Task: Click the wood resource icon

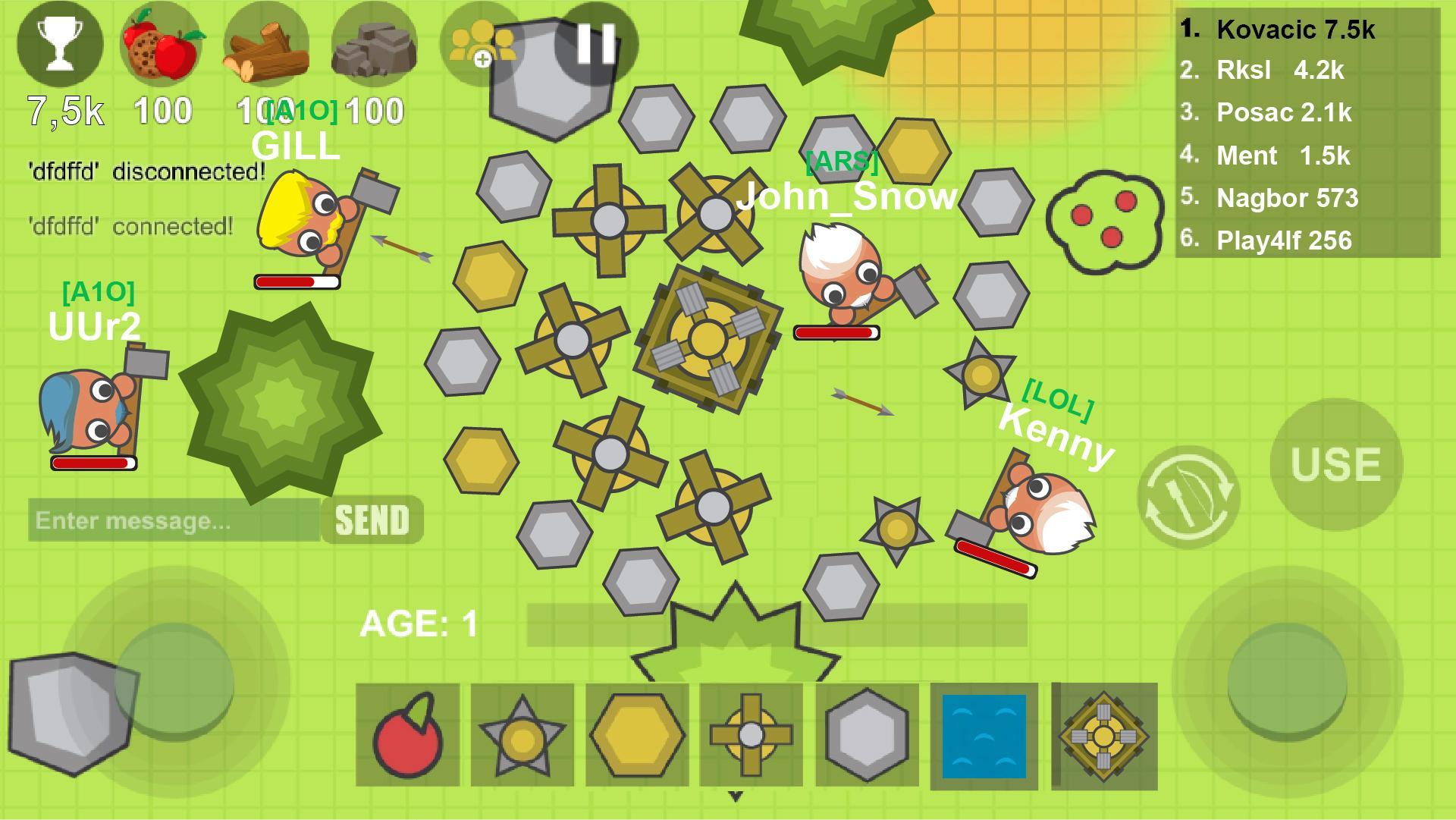Action: click(x=267, y=44)
